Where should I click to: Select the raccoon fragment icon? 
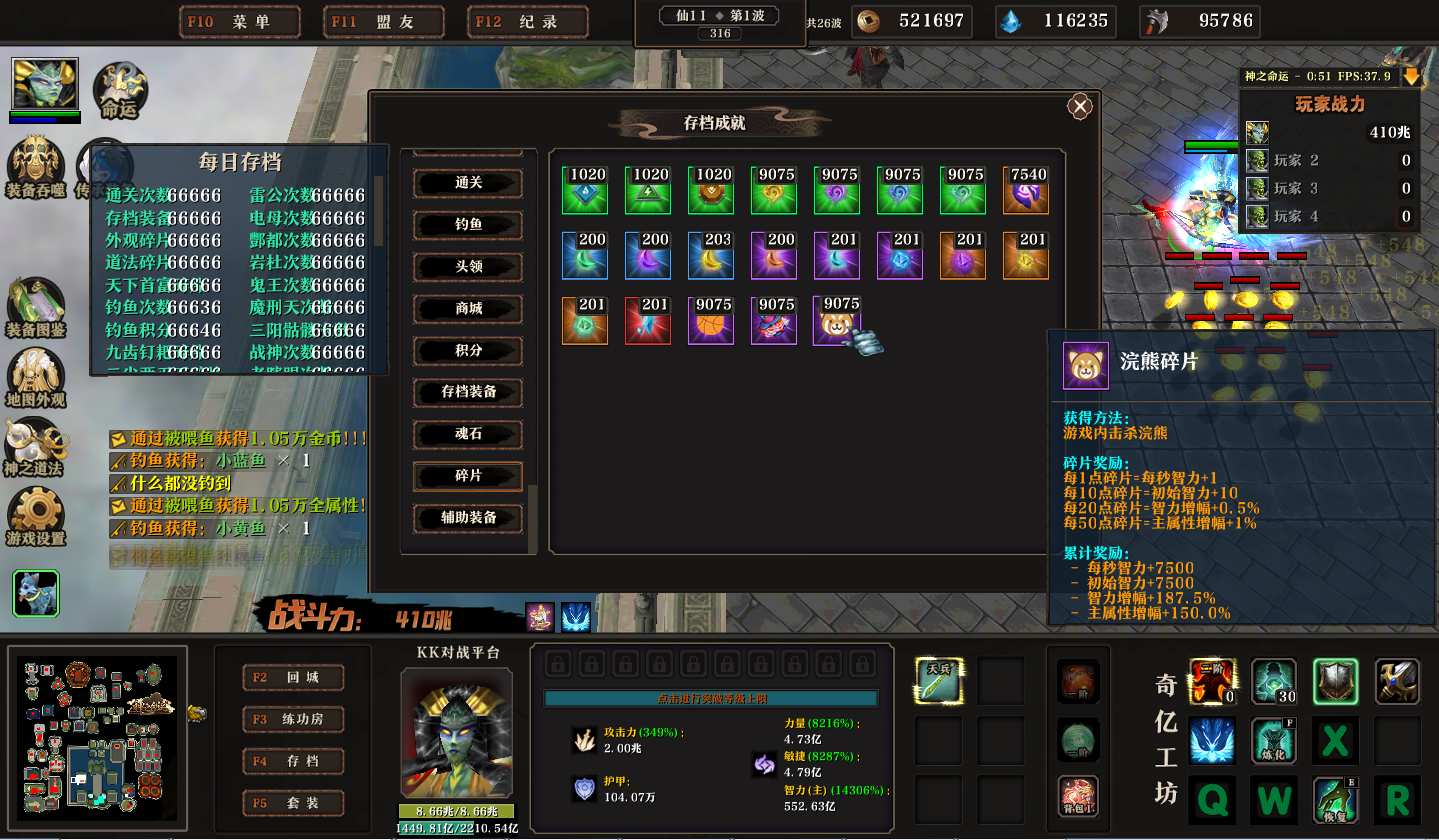tap(837, 322)
